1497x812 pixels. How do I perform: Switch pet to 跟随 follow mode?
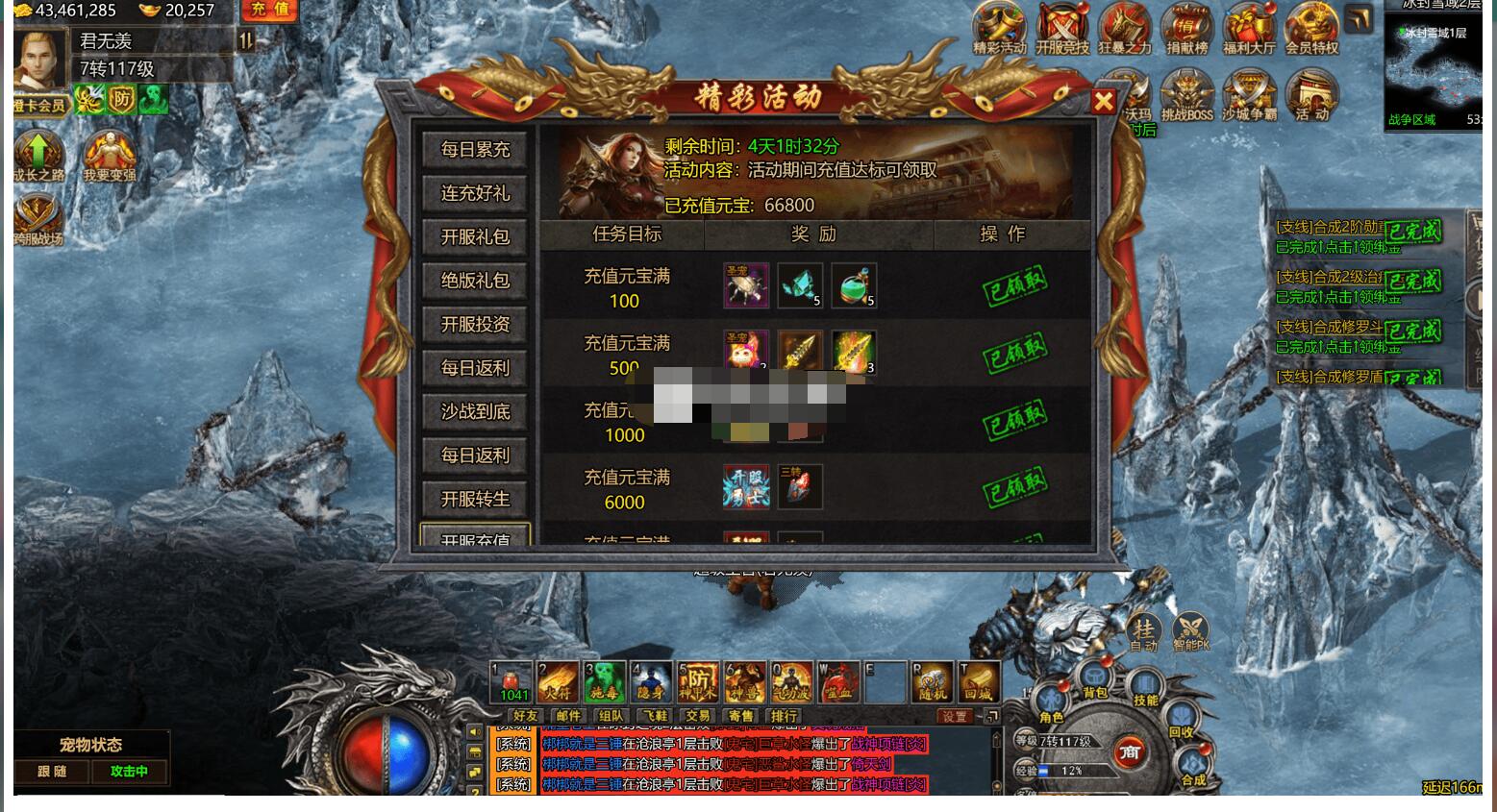tap(50, 772)
